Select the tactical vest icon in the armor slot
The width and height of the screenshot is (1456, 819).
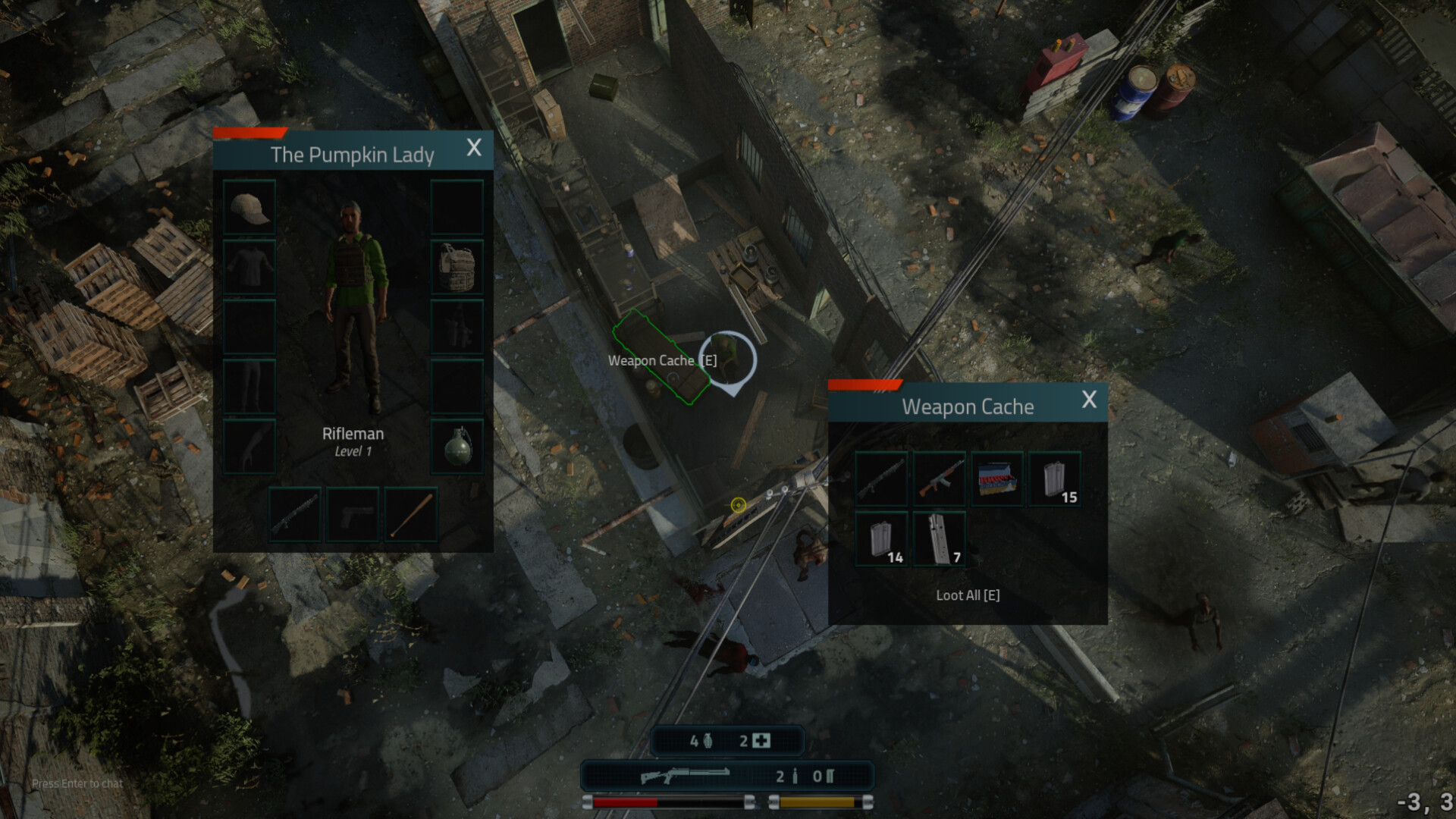[457, 266]
